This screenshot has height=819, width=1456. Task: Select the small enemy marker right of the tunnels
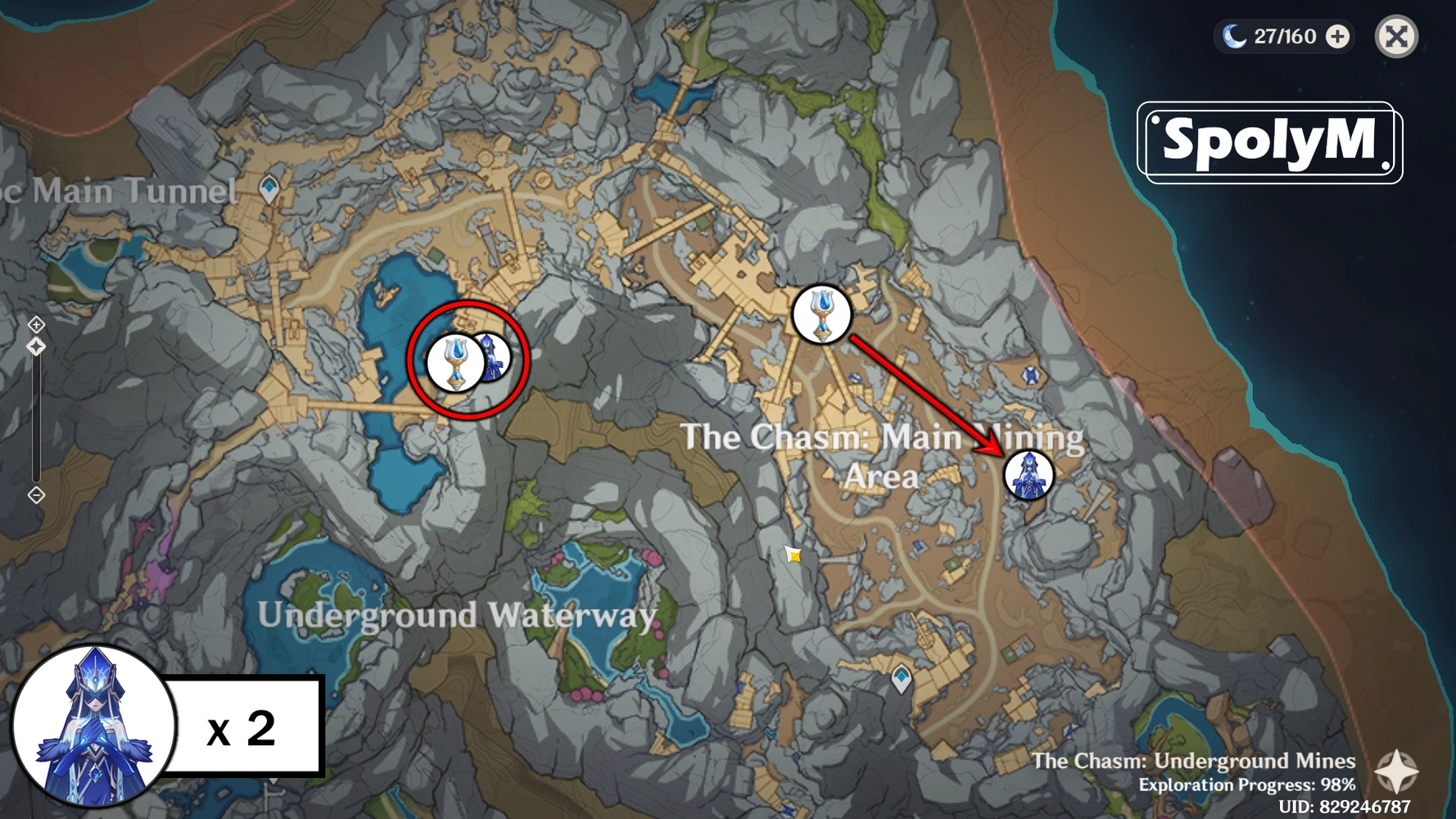[1030, 377]
